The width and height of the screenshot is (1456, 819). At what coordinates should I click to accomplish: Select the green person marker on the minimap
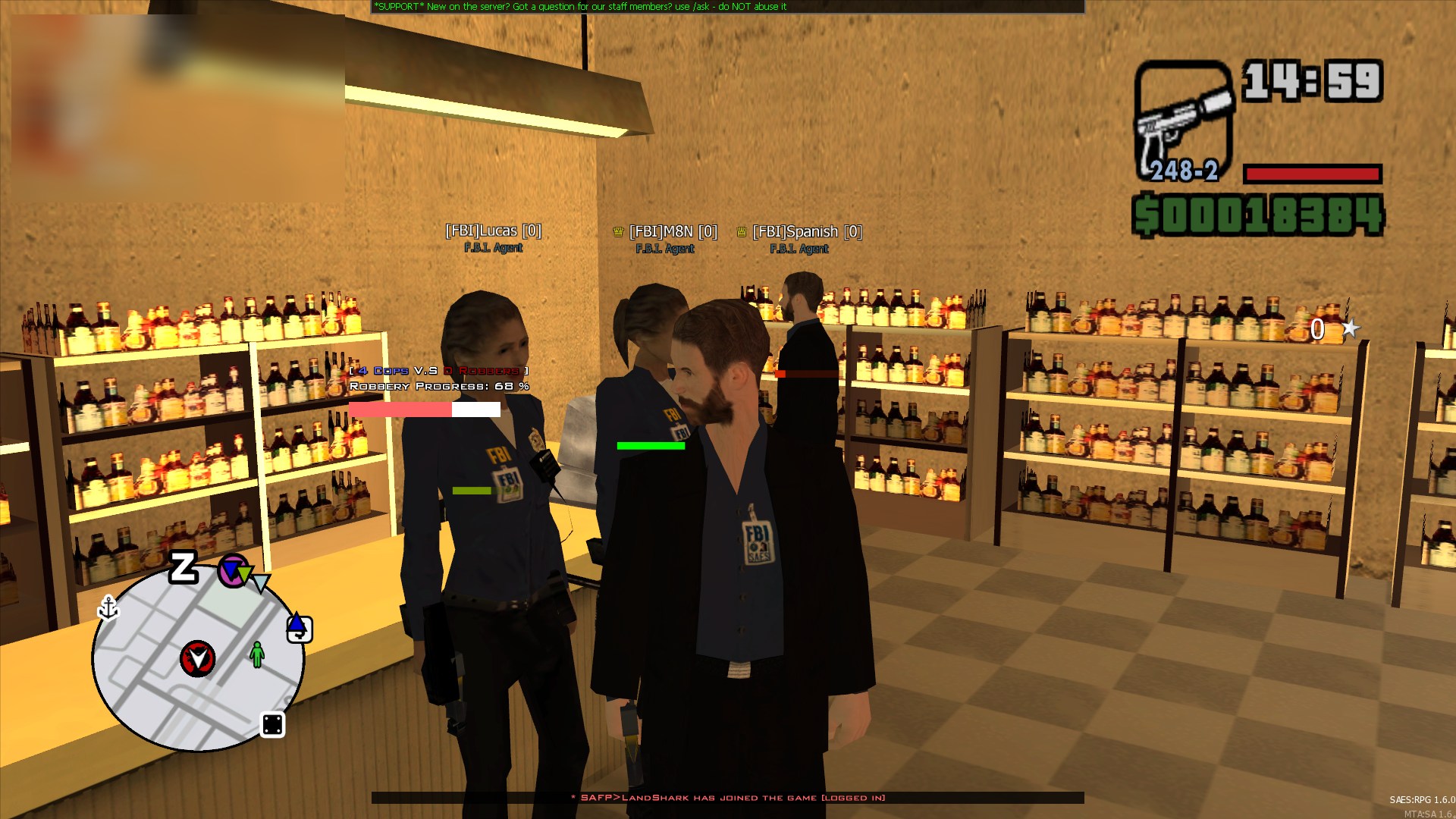(x=257, y=654)
